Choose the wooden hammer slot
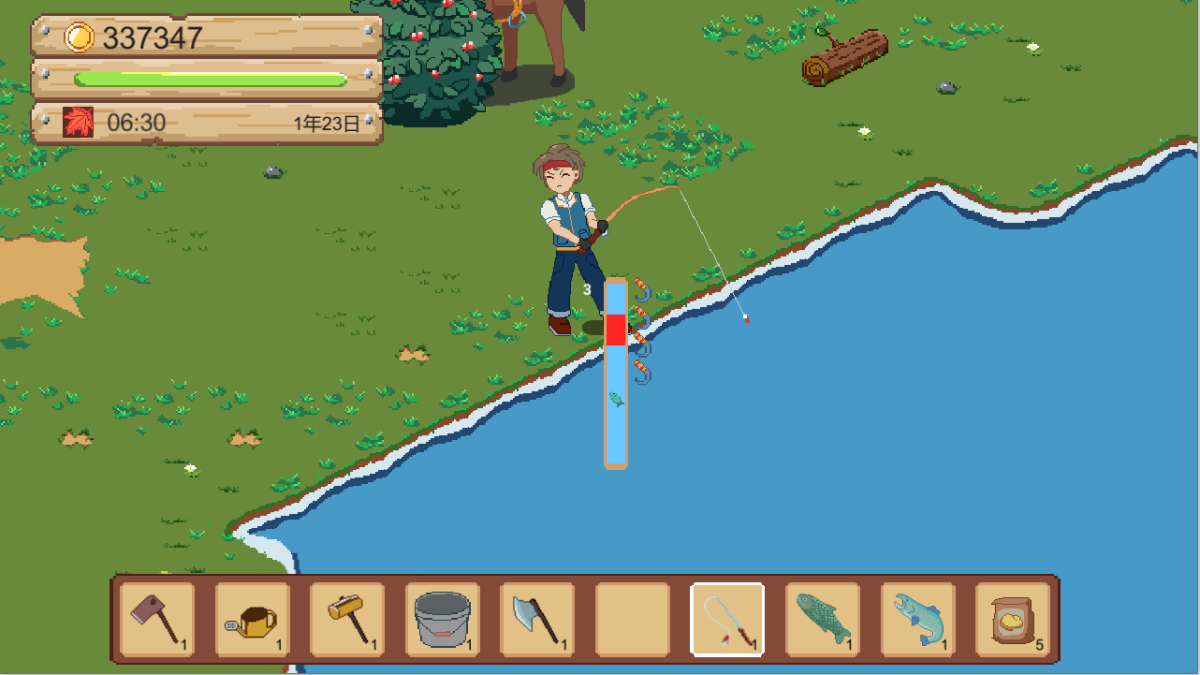The width and height of the screenshot is (1200, 675). 347,619
